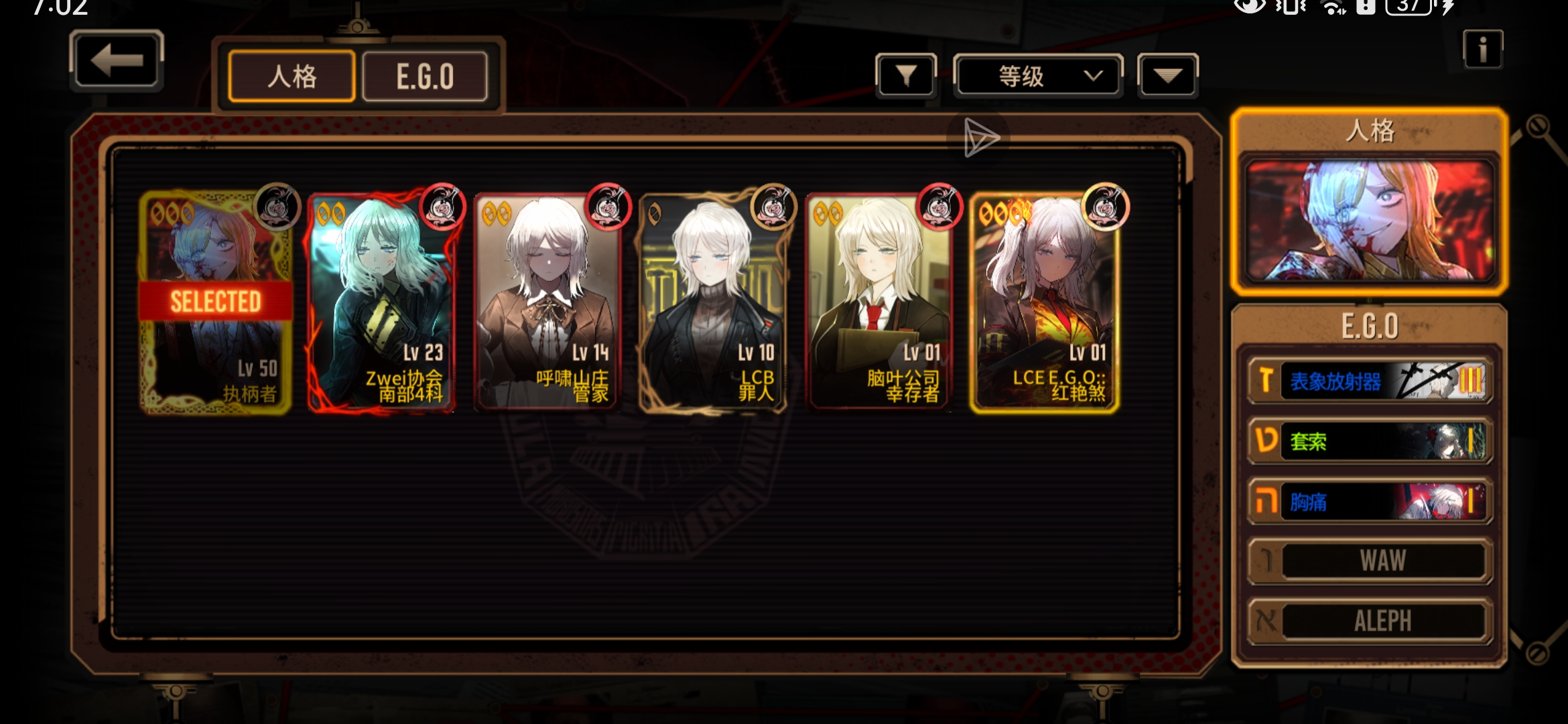1568x724 pixels.
Task: Open the 等级 sort dropdown
Action: pos(1038,76)
